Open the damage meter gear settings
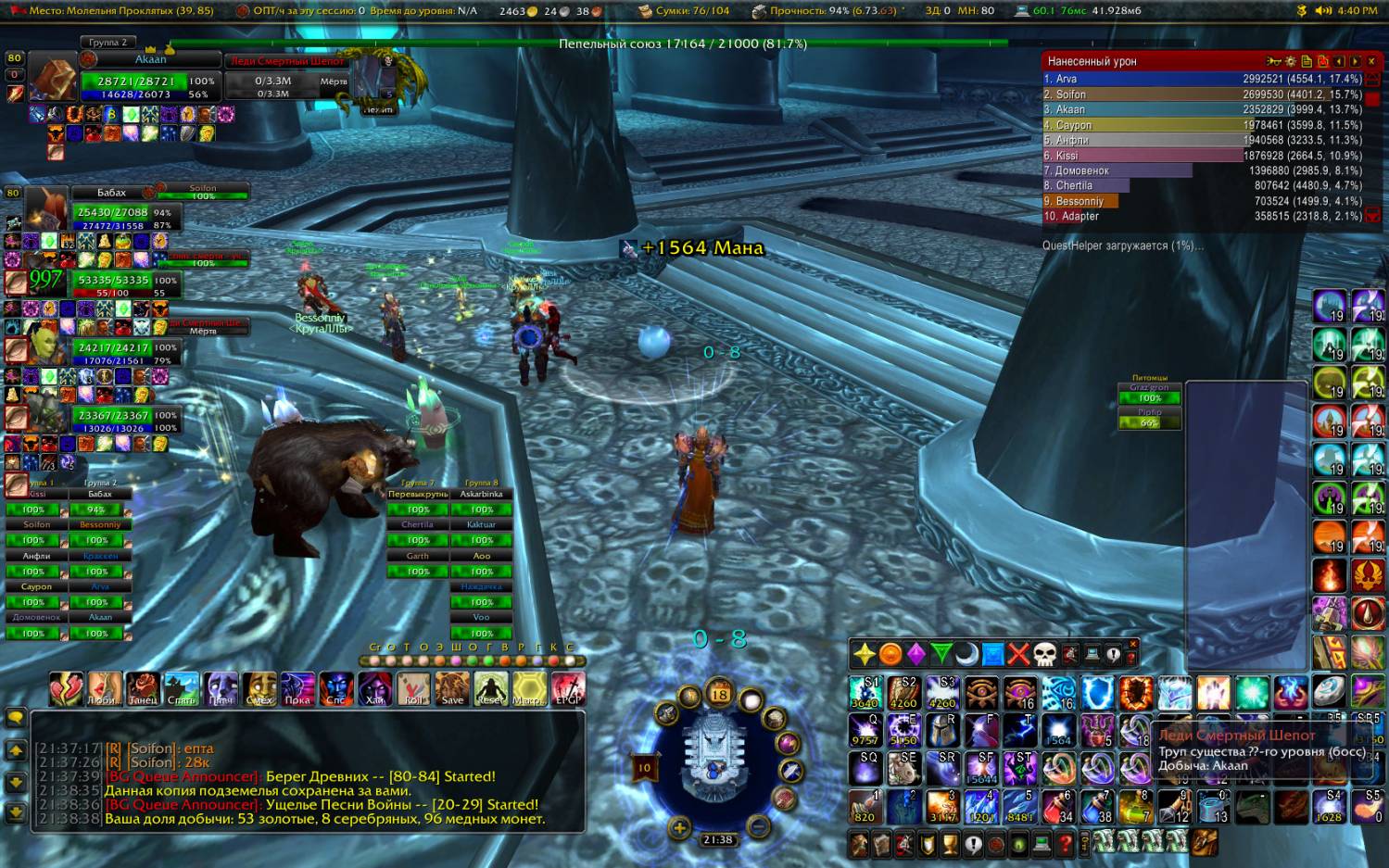Image resolution: width=1389 pixels, height=868 pixels. tap(1291, 61)
